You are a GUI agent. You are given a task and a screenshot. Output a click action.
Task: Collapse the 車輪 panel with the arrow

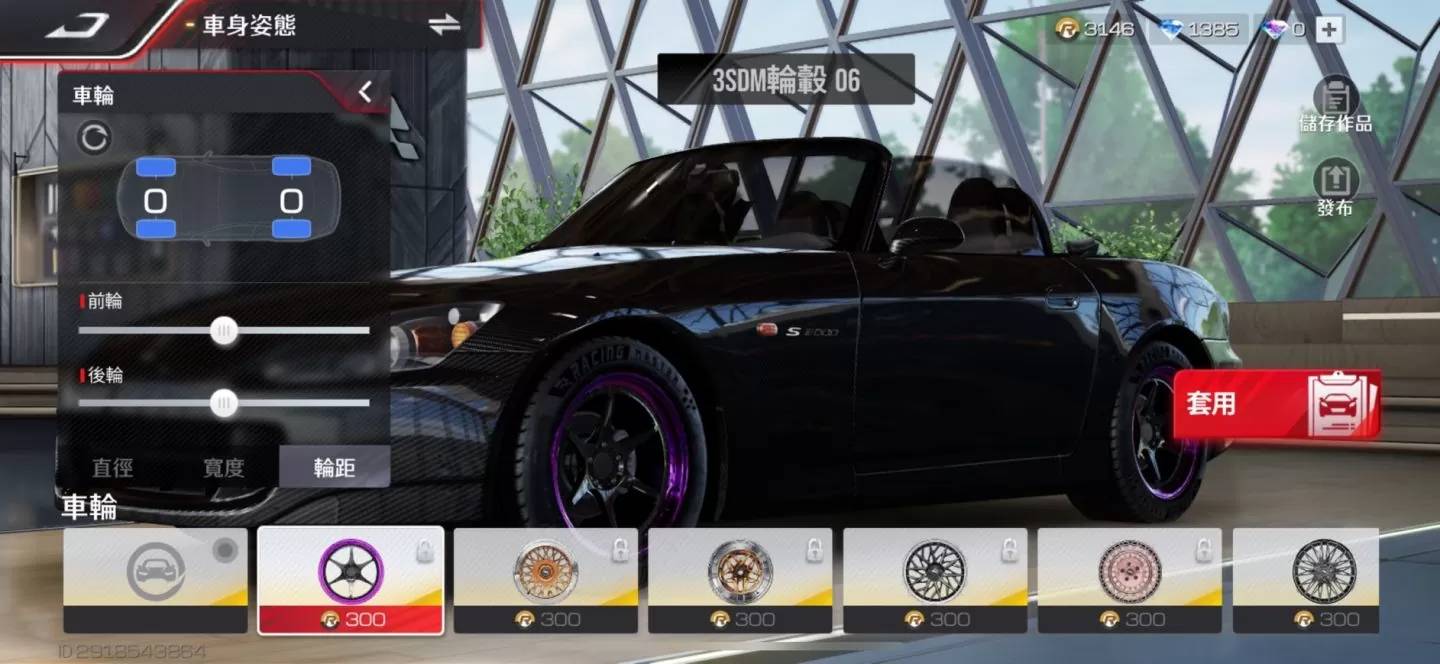pos(365,93)
